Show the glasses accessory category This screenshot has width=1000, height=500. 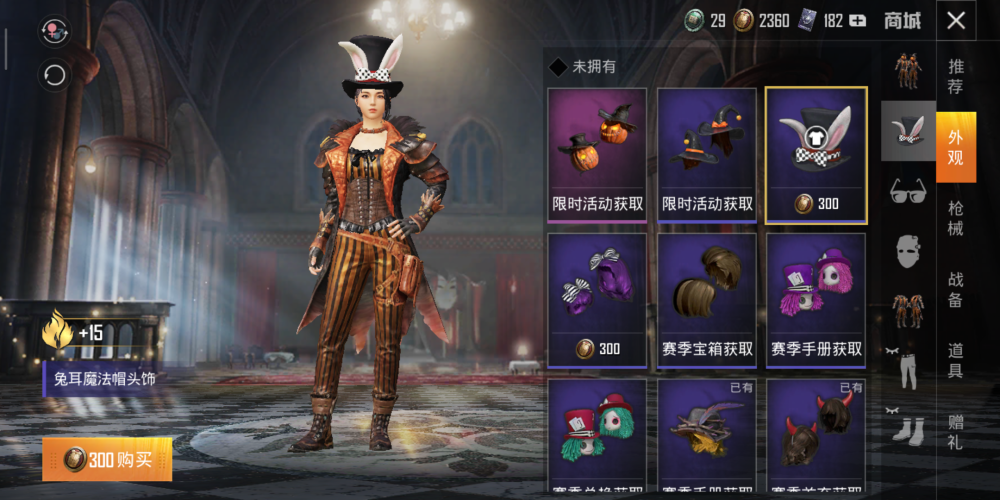908,190
